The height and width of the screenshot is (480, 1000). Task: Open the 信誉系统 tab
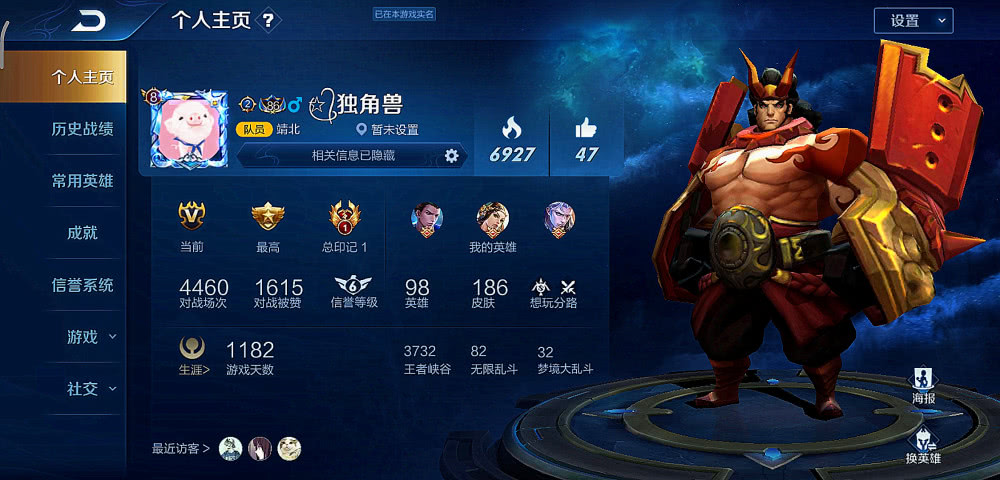point(82,285)
